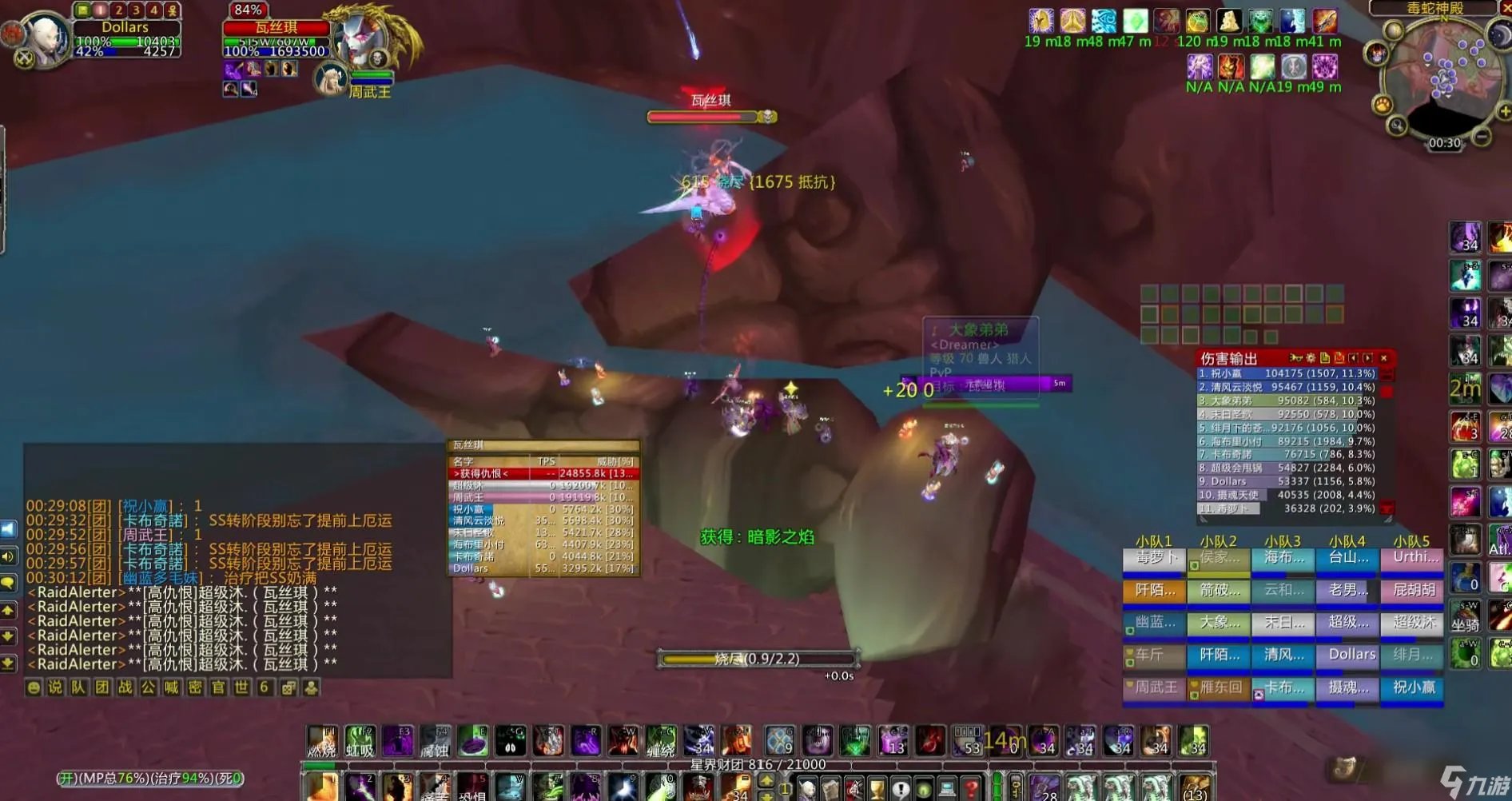Roll dice using the chat bar dice button
Screen dimensions: 1512x801
pos(288,687)
